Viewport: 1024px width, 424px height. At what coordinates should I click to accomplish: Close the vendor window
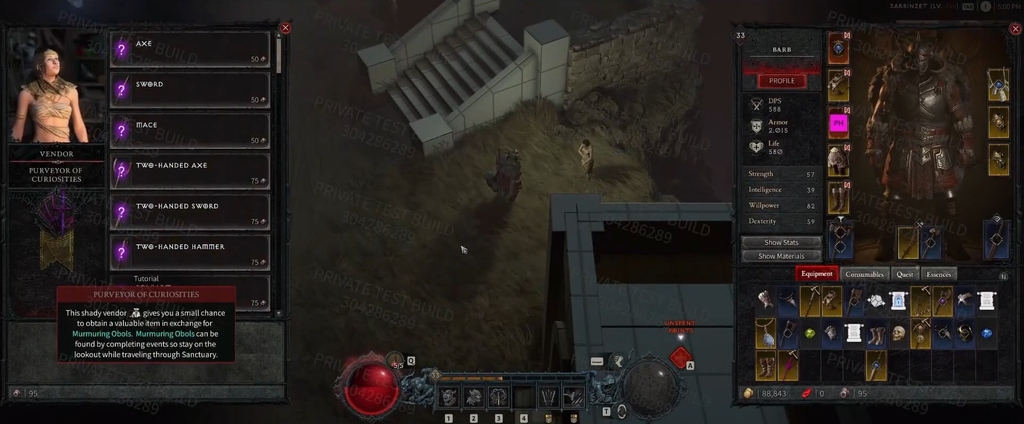(x=285, y=28)
